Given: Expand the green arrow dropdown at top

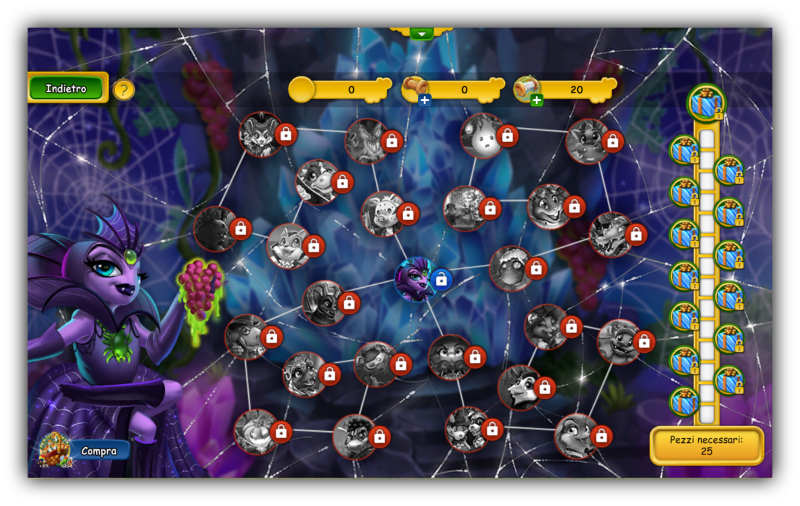Looking at the screenshot, I should coord(421,33).
